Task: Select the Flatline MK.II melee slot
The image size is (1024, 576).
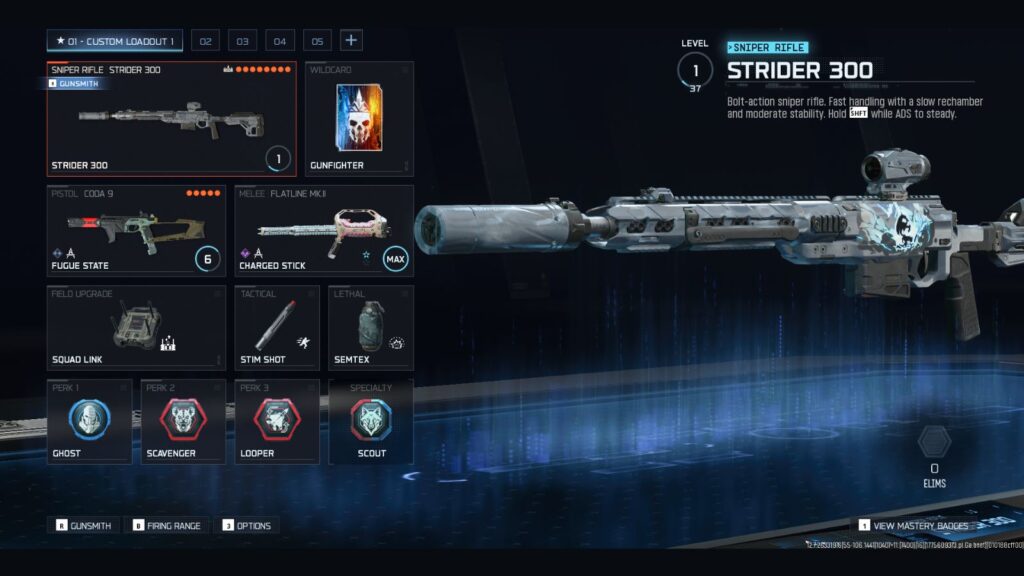Action: (323, 230)
